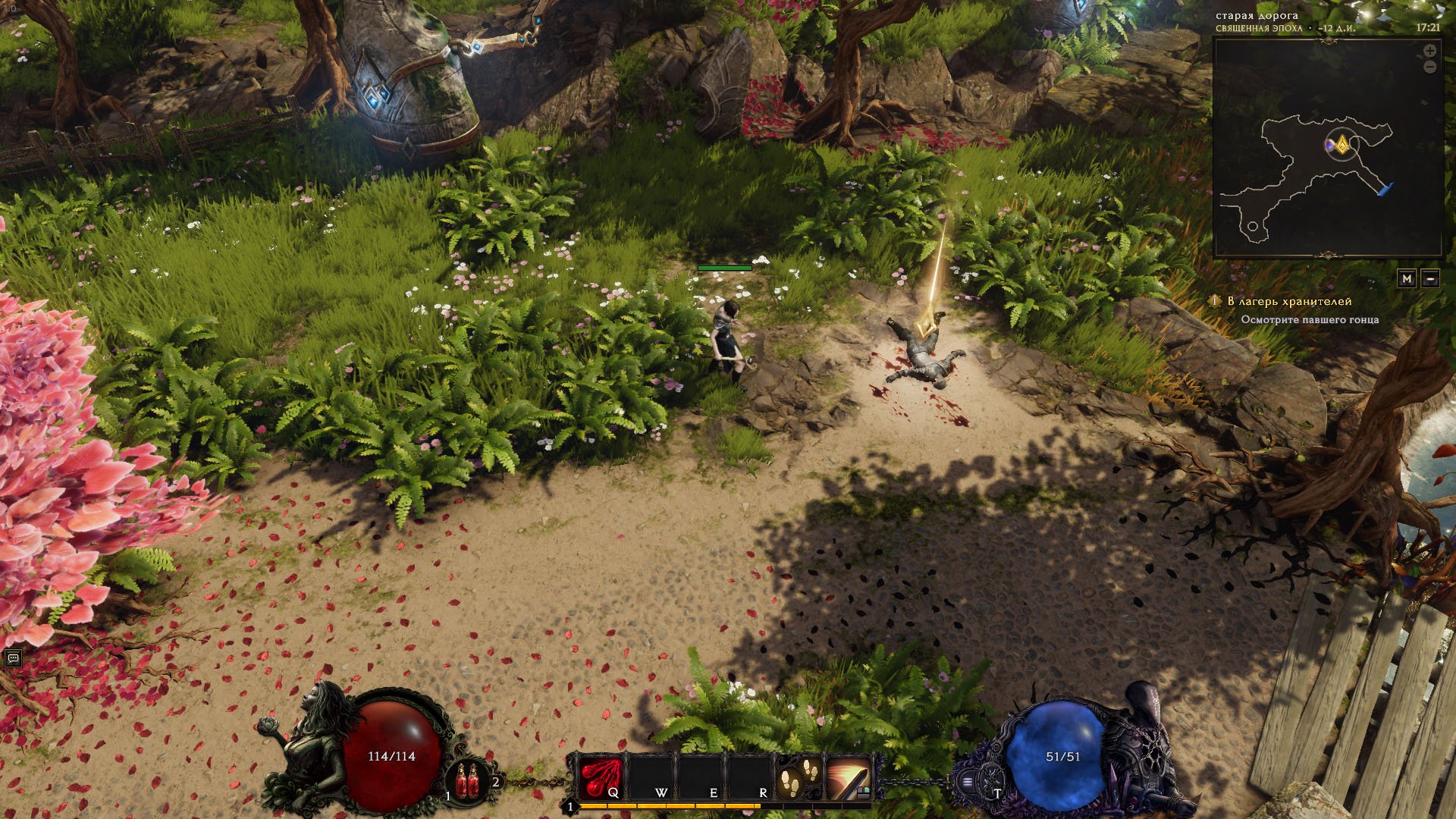This screenshot has height=819, width=1456.
Task: Drink the red health potion
Action: (x=468, y=781)
